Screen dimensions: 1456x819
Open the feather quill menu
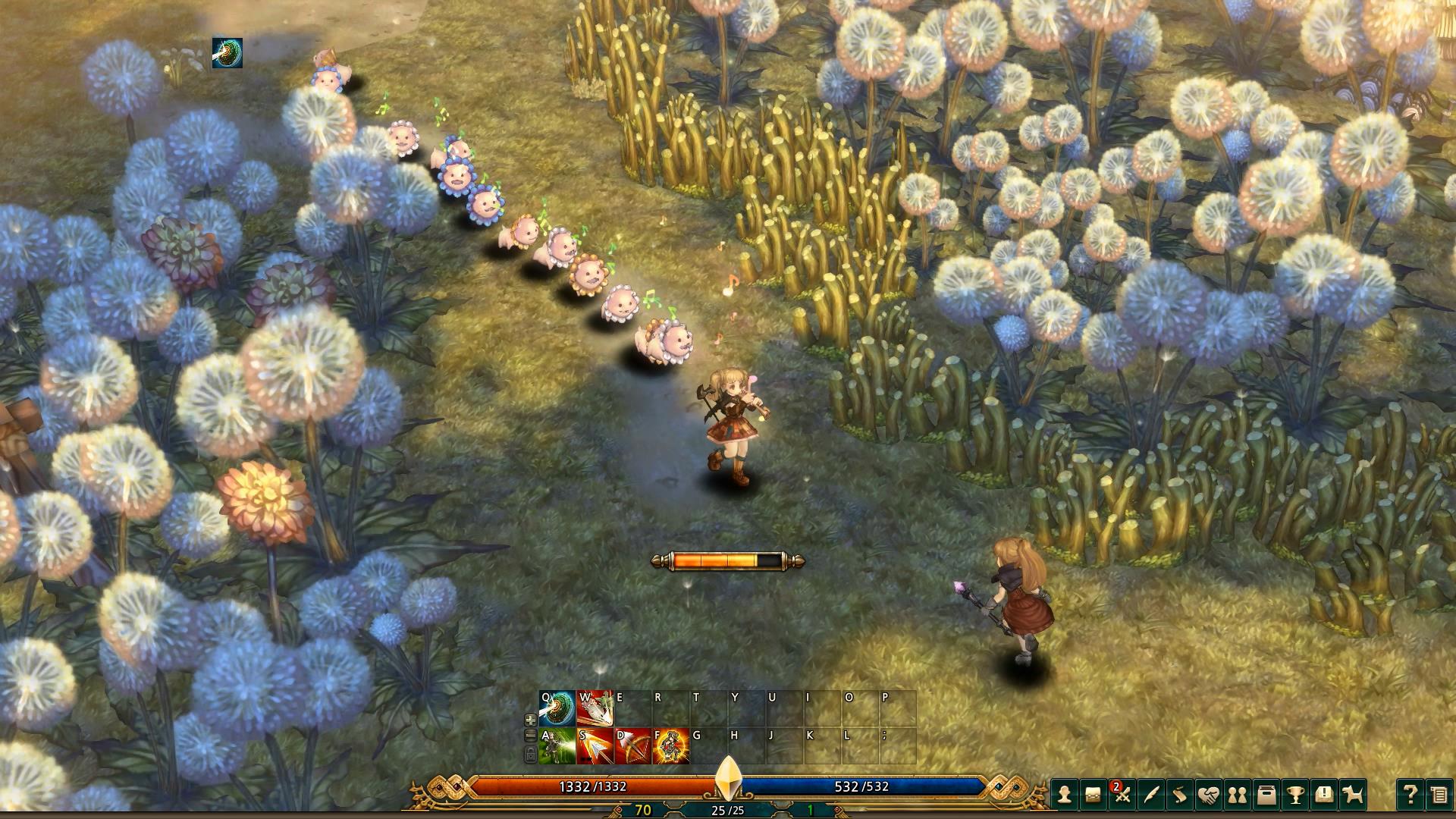(x=1151, y=795)
